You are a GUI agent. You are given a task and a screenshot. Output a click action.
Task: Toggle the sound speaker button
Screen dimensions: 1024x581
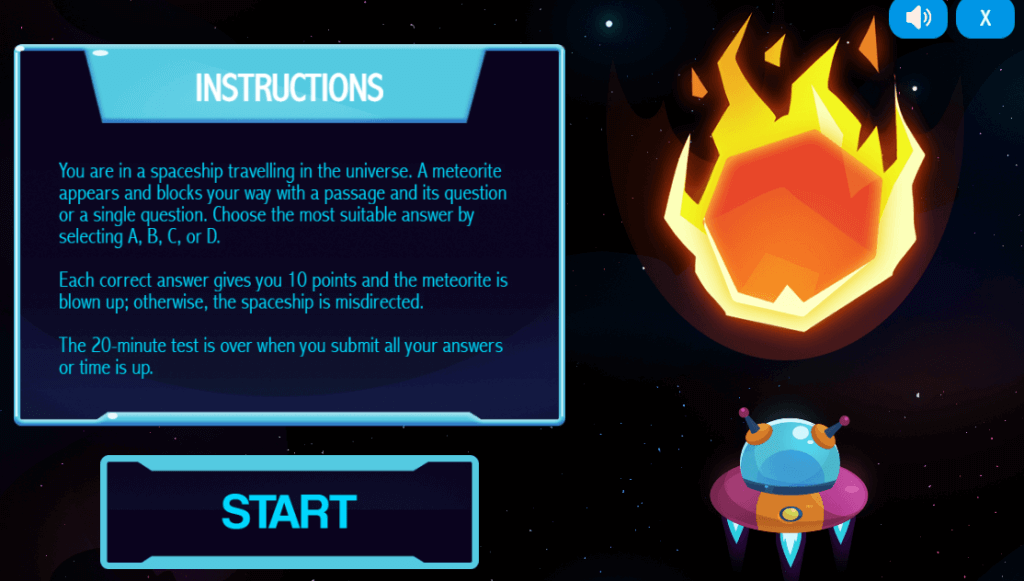[917, 18]
